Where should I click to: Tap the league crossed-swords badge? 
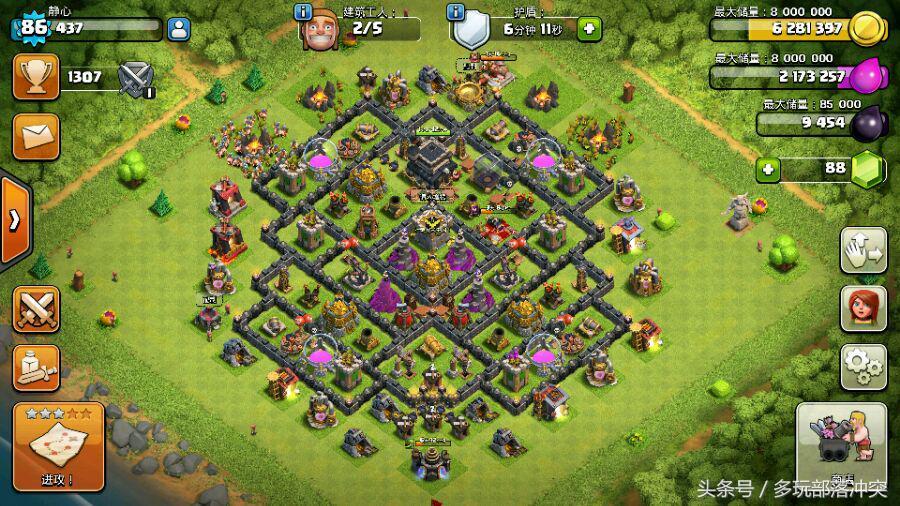click(135, 78)
